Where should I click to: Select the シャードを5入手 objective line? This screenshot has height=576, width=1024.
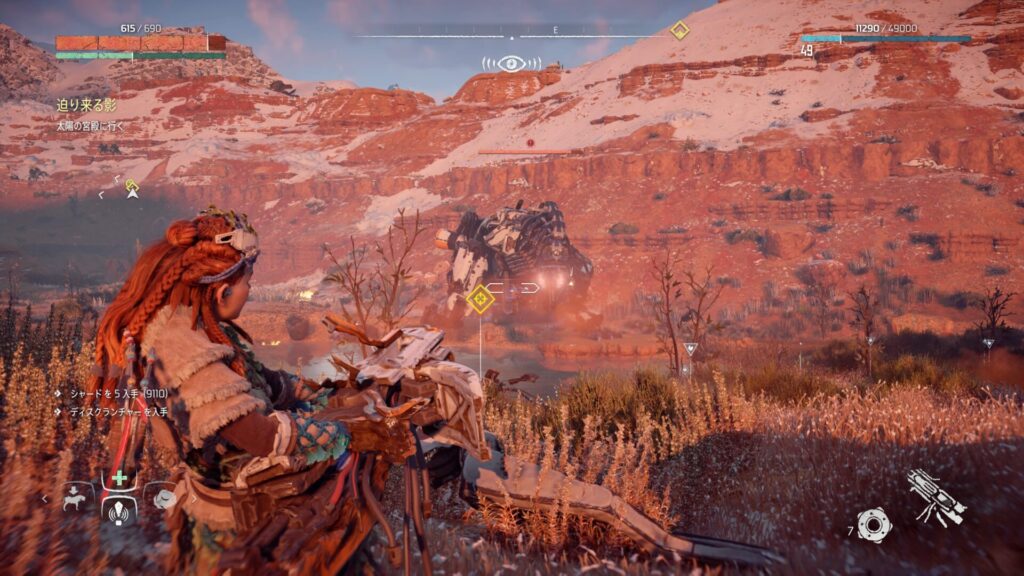110,394
